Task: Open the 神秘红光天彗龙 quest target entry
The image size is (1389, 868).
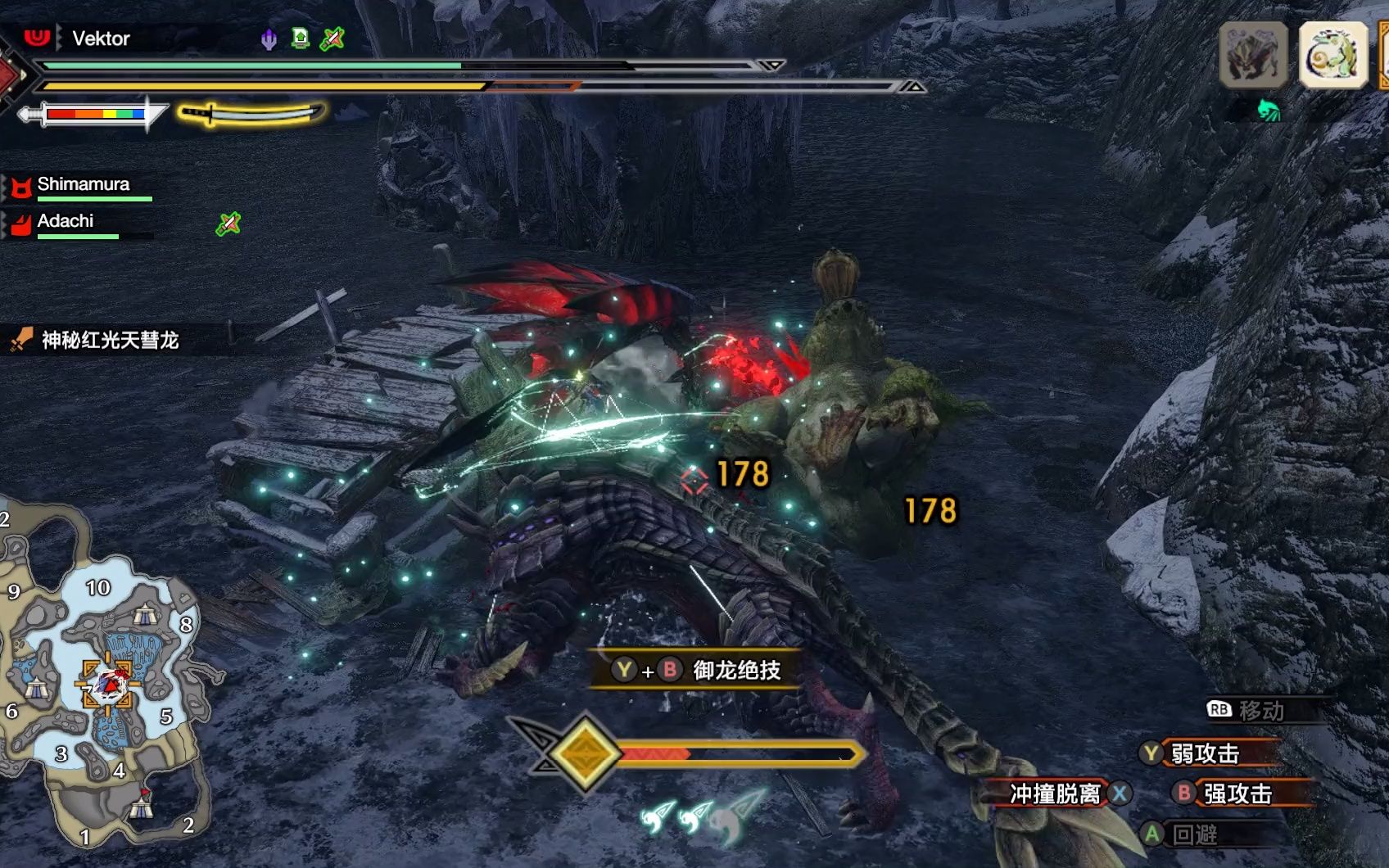Action: tap(110, 340)
